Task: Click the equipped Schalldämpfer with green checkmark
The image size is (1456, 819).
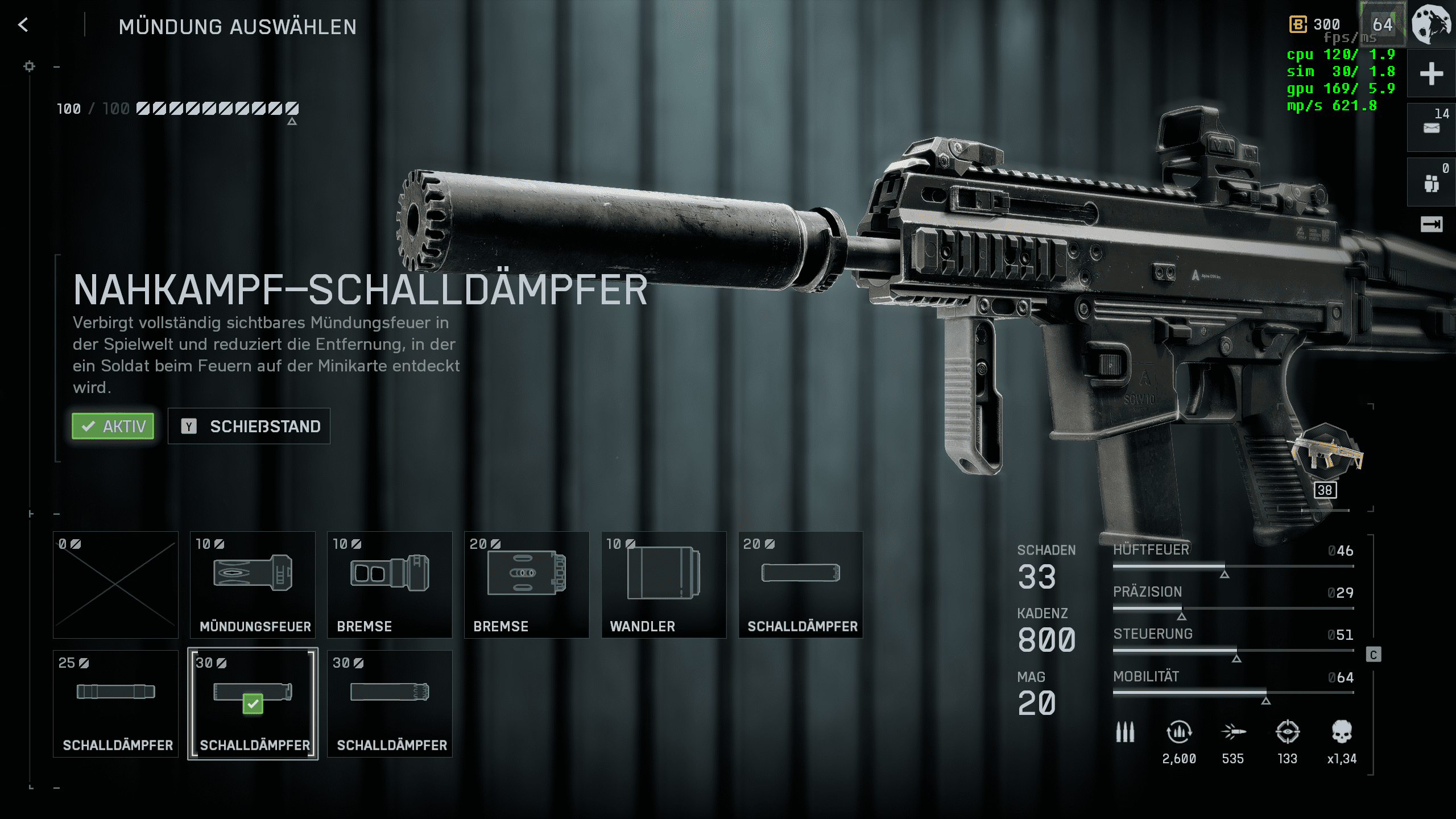Action: tap(253, 704)
